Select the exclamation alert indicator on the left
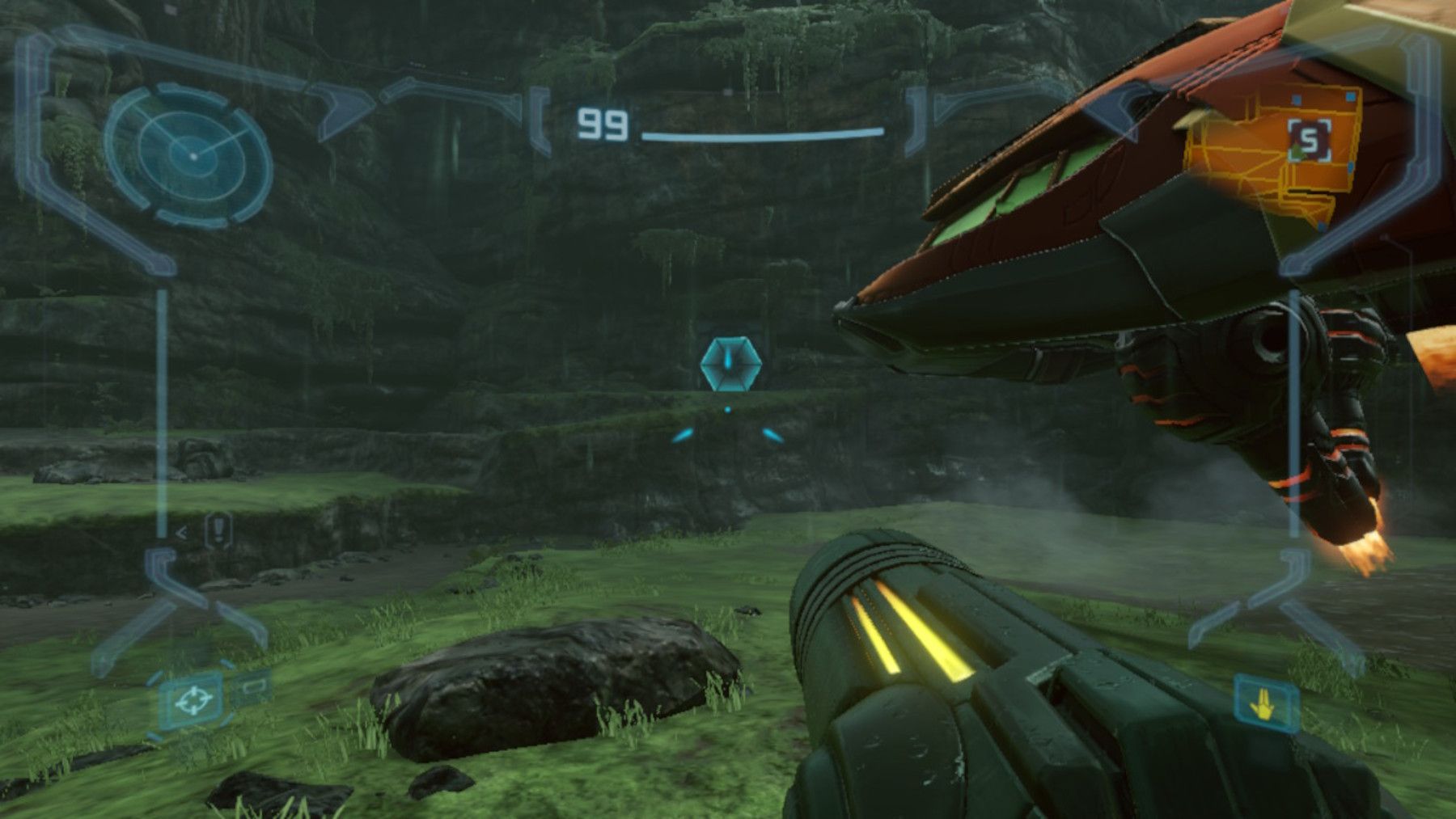This screenshot has width=1456, height=819. click(x=217, y=530)
